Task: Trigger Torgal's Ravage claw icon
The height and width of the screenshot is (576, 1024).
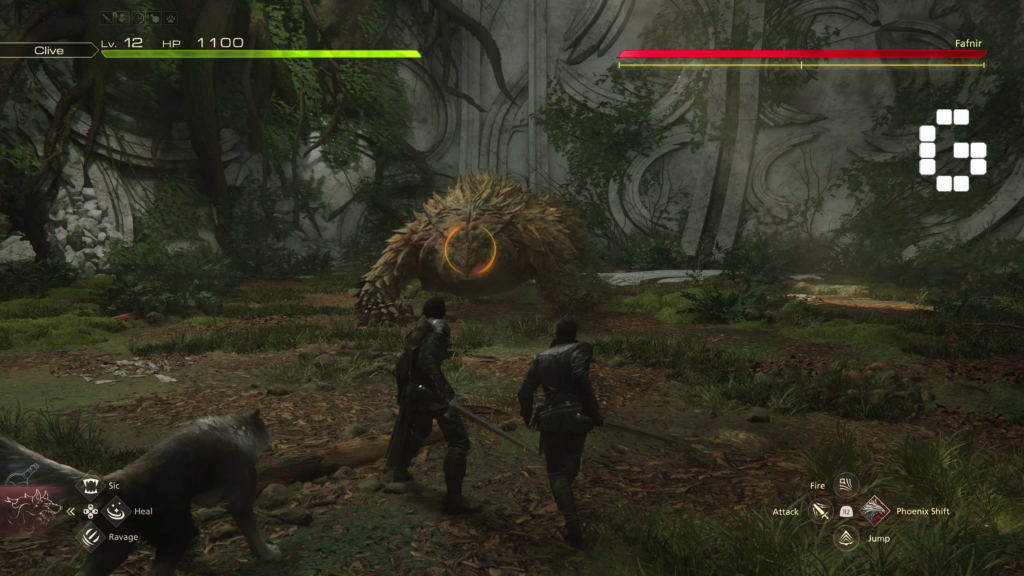Action: (90, 537)
